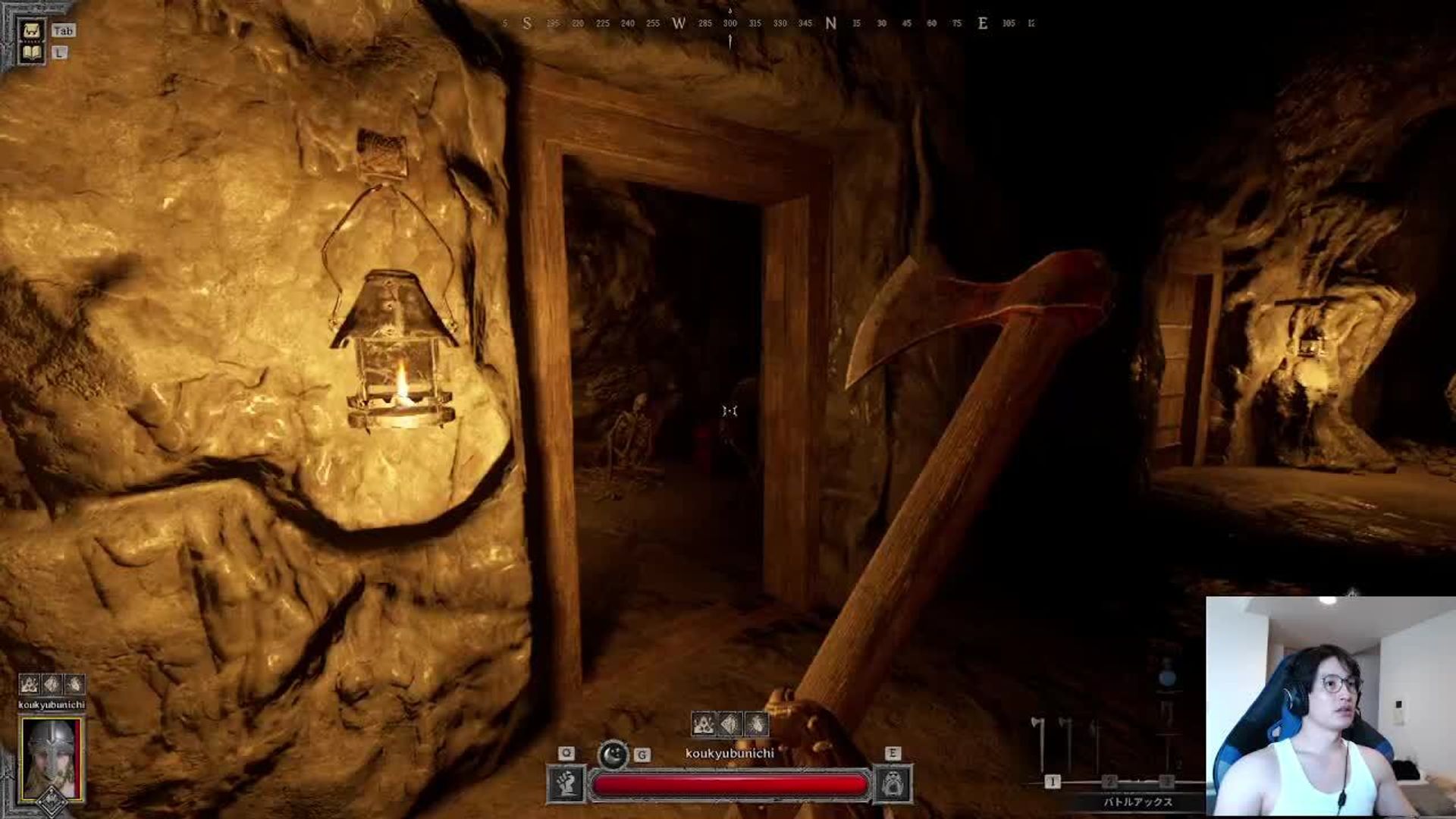Click the streamer webcam overlay
The width and height of the screenshot is (1456, 819).
click(1330, 707)
